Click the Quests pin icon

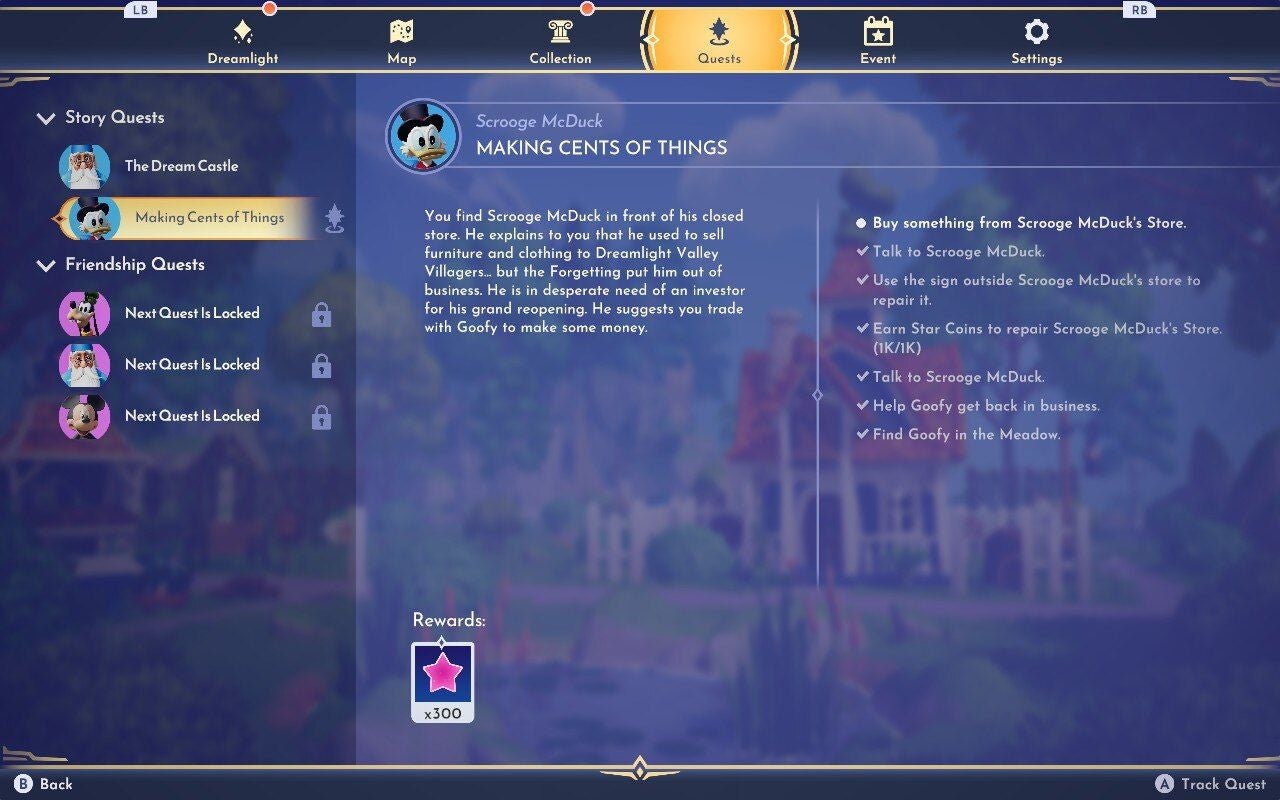pos(719,30)
